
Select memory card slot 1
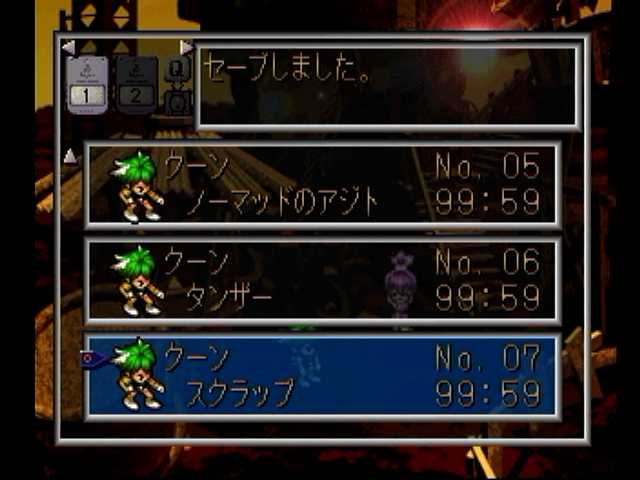click(x=86, y=84)
